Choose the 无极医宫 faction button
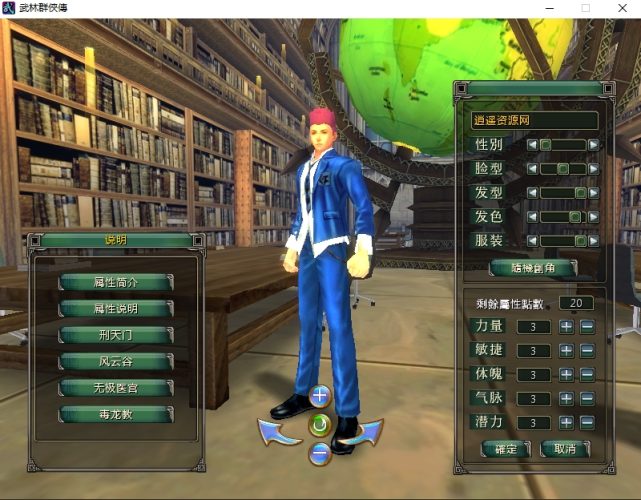 116,387
